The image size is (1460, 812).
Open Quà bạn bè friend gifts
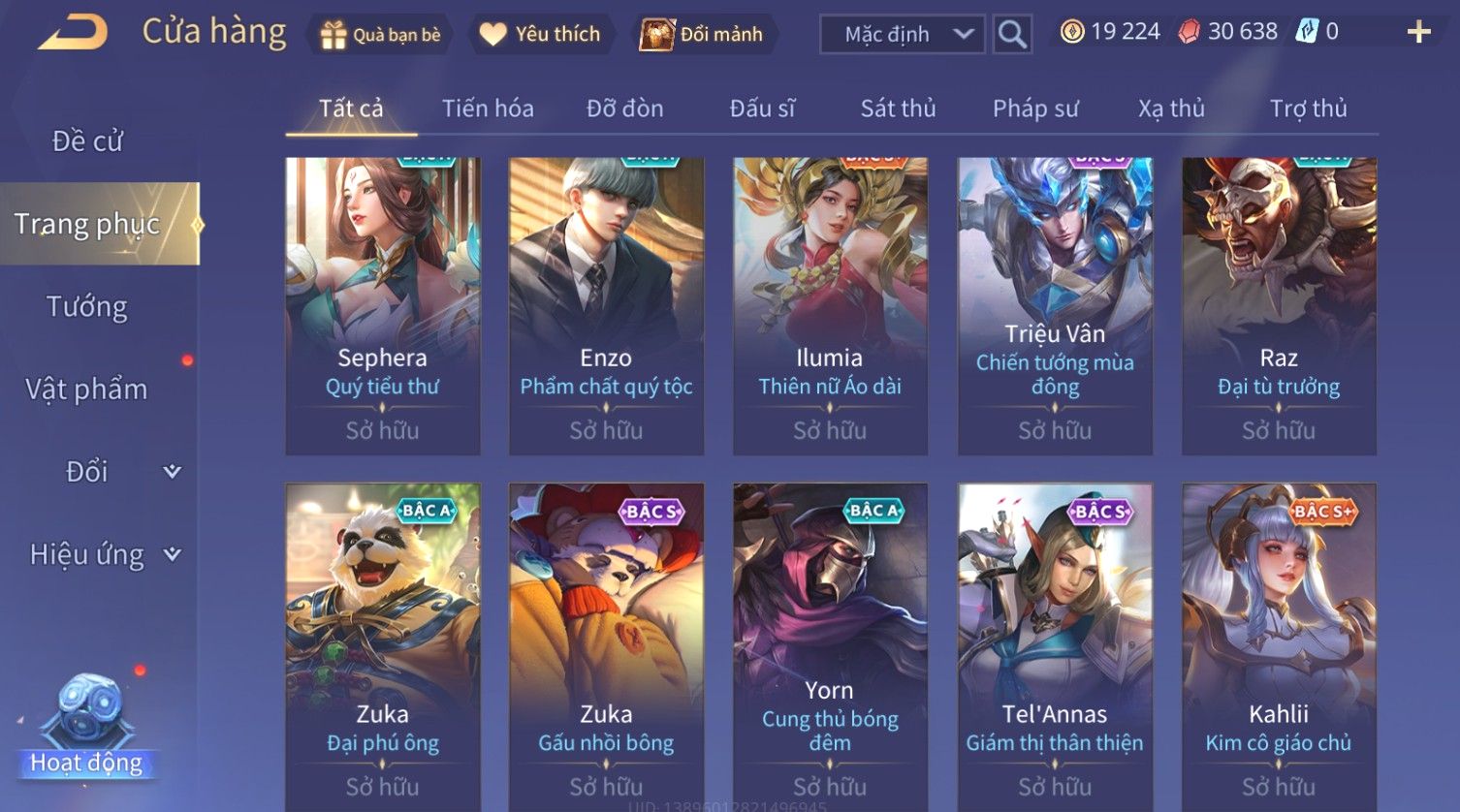coord(382,35)
